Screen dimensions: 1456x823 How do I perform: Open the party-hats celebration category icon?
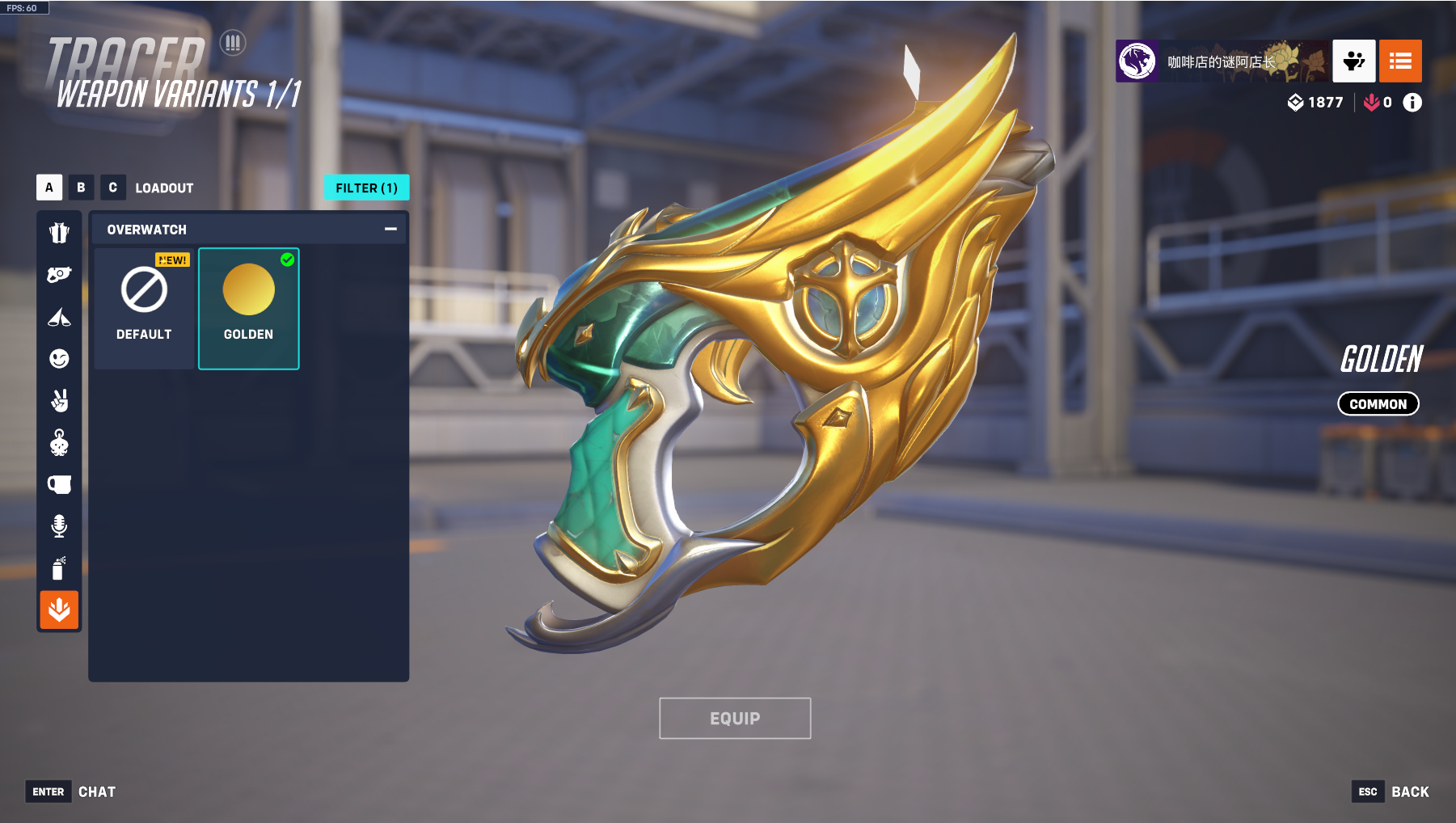point(59,317)
